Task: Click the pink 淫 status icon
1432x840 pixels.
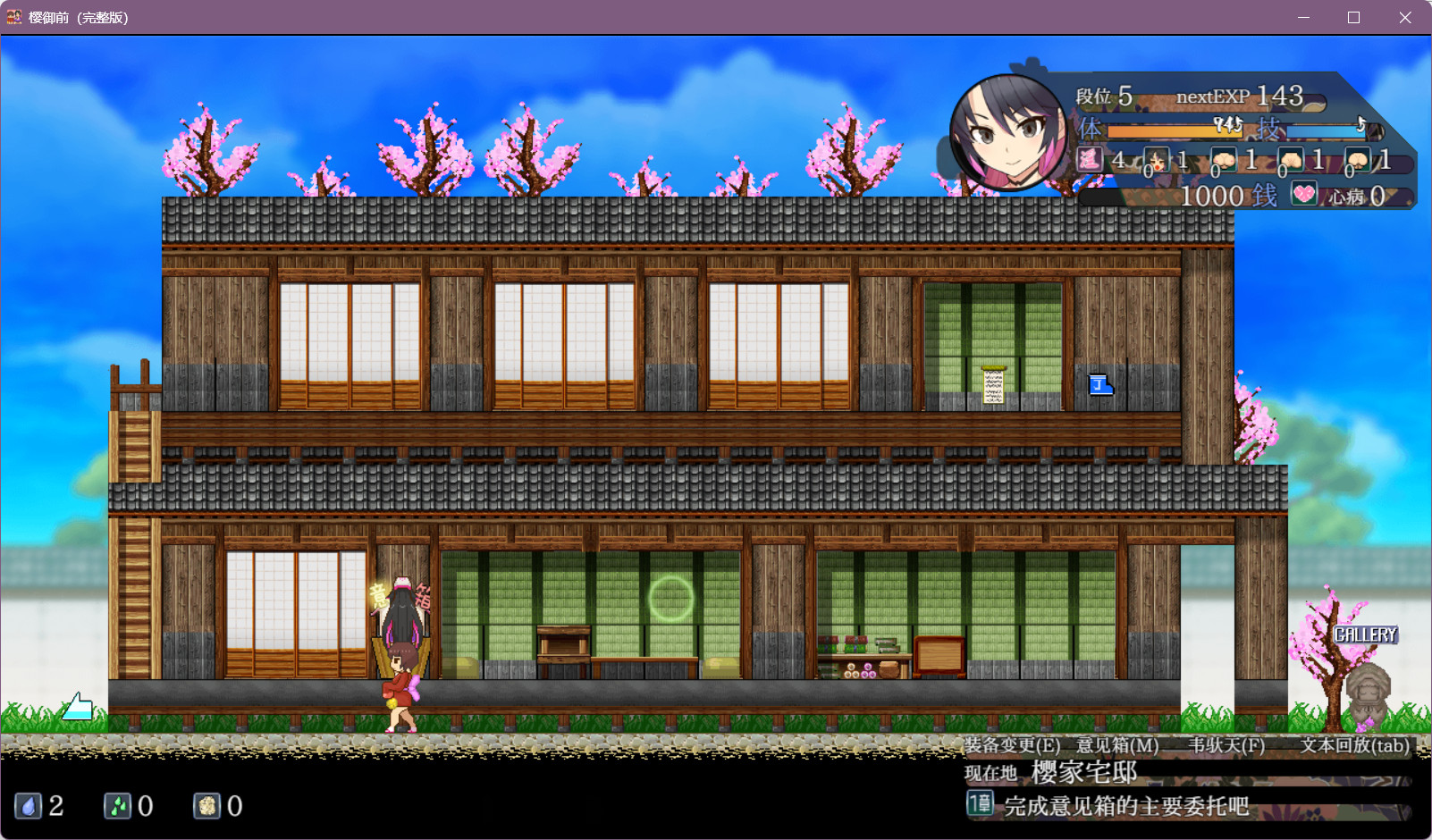Action: 1090,160
